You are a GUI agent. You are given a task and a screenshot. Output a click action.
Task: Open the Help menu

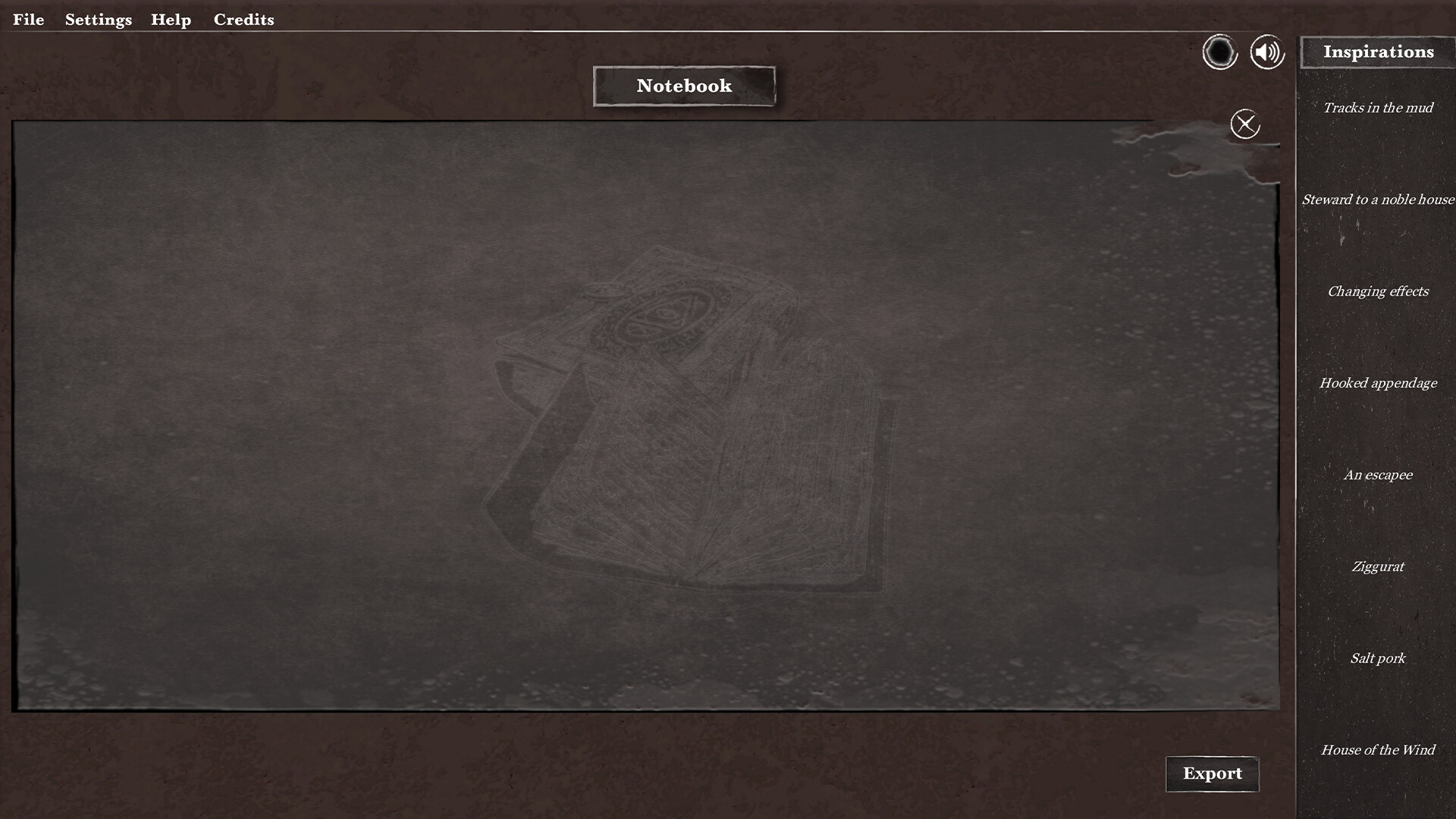[171, 19]
